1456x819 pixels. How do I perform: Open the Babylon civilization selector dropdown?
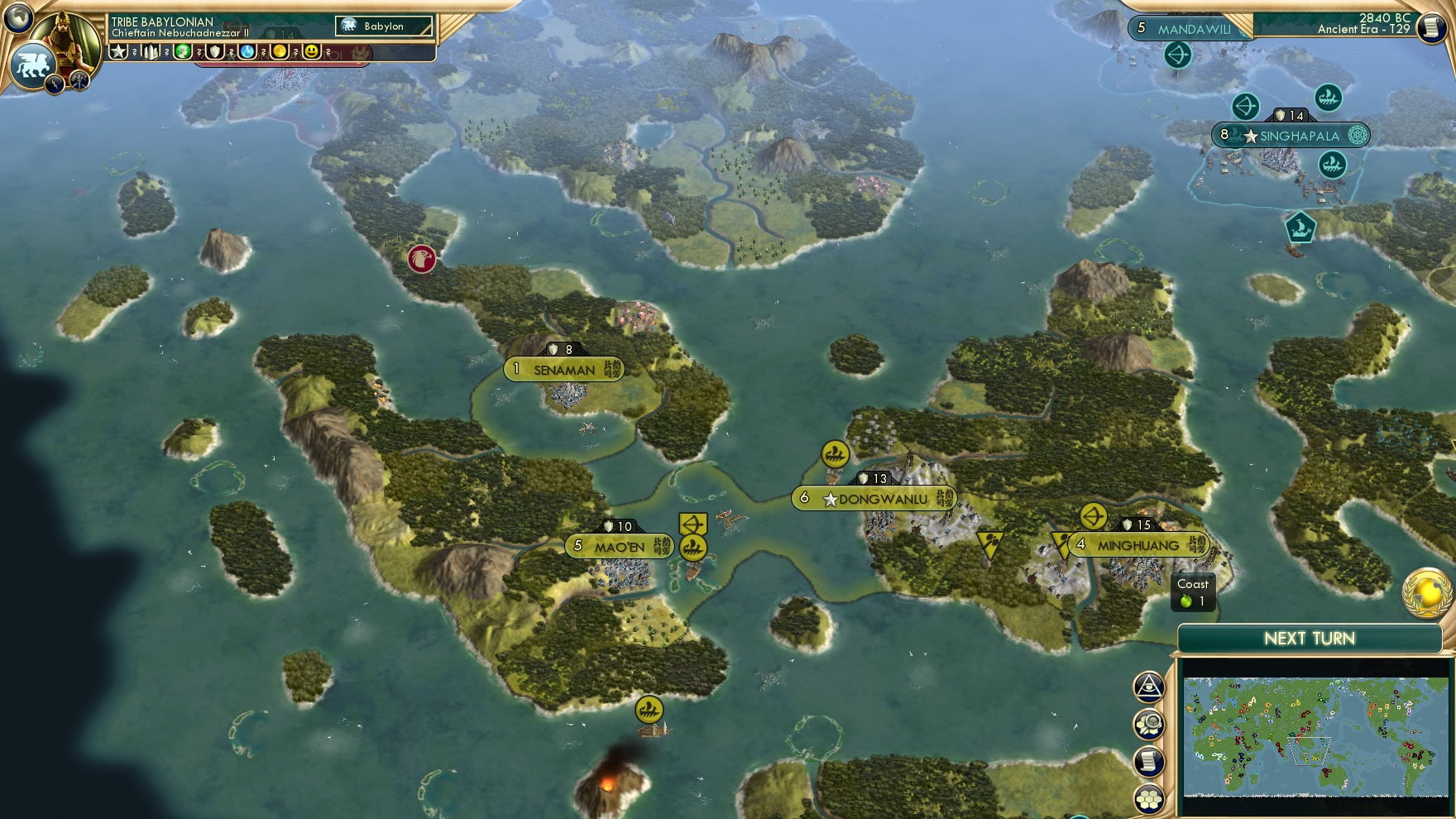tap(385, 26)
